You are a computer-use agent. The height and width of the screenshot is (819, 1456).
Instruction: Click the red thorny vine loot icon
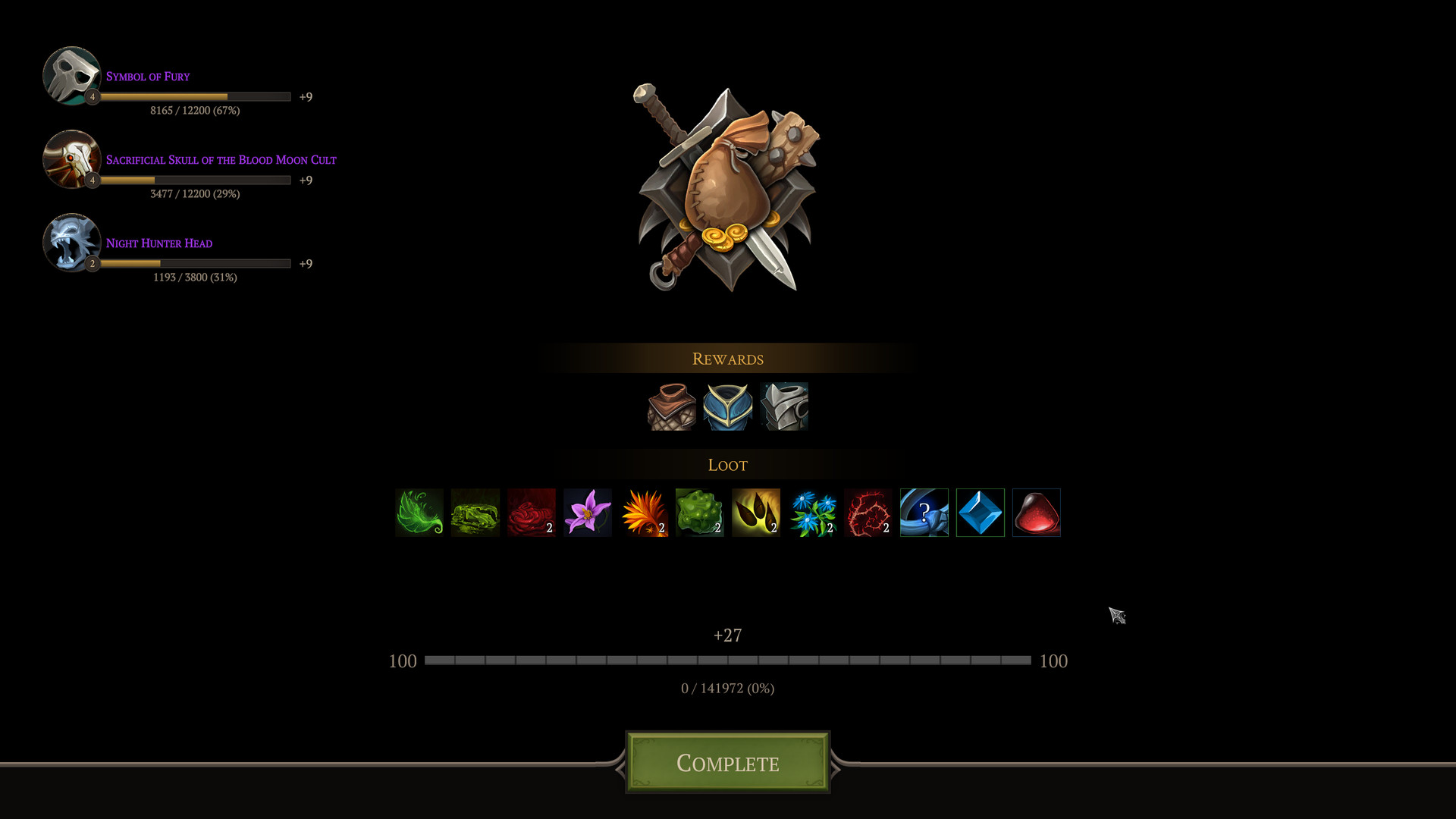tap(868, 513)
